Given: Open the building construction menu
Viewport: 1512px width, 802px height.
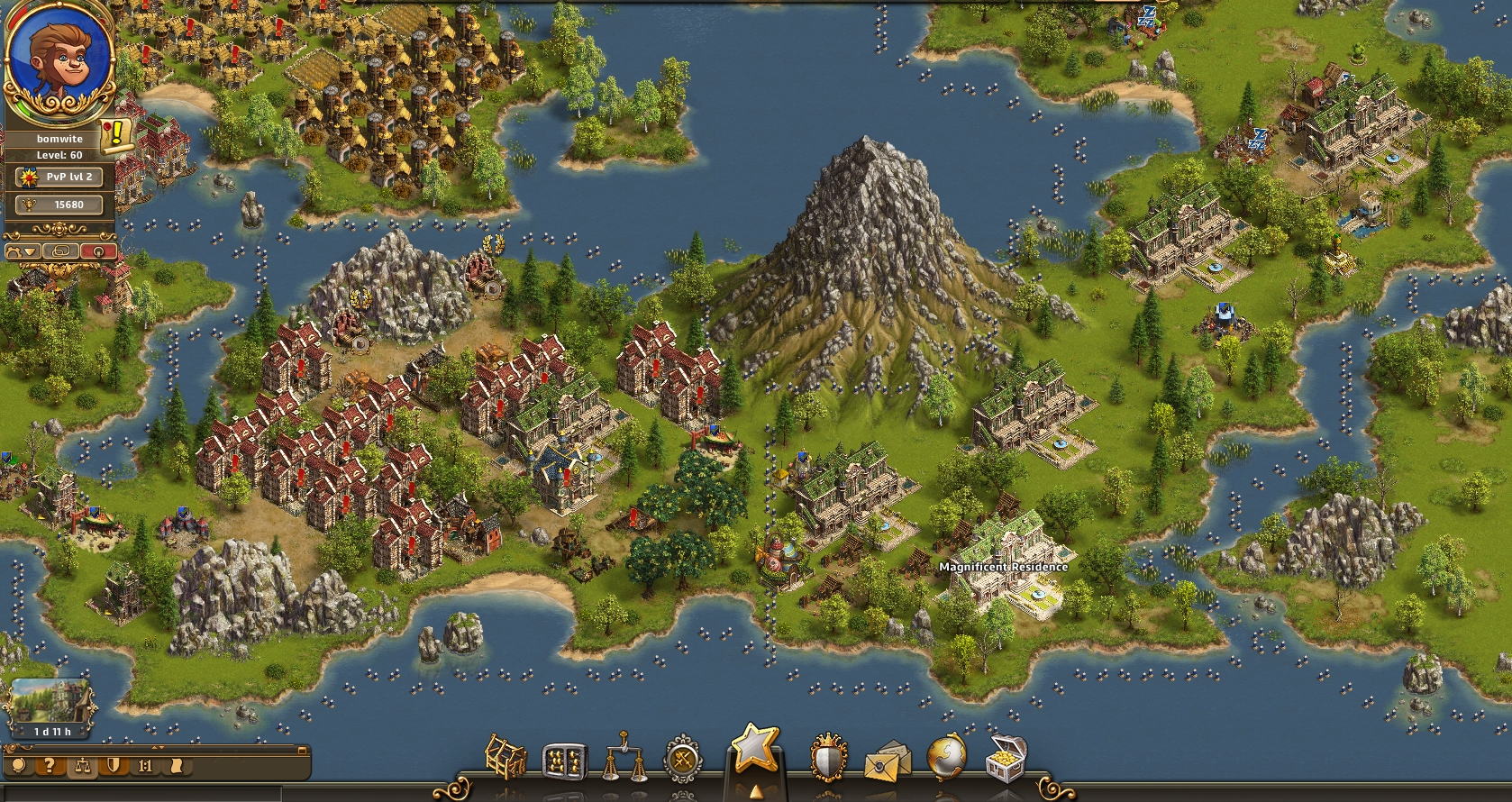Looking at the screenshot, I should click(x=506, y=757).
